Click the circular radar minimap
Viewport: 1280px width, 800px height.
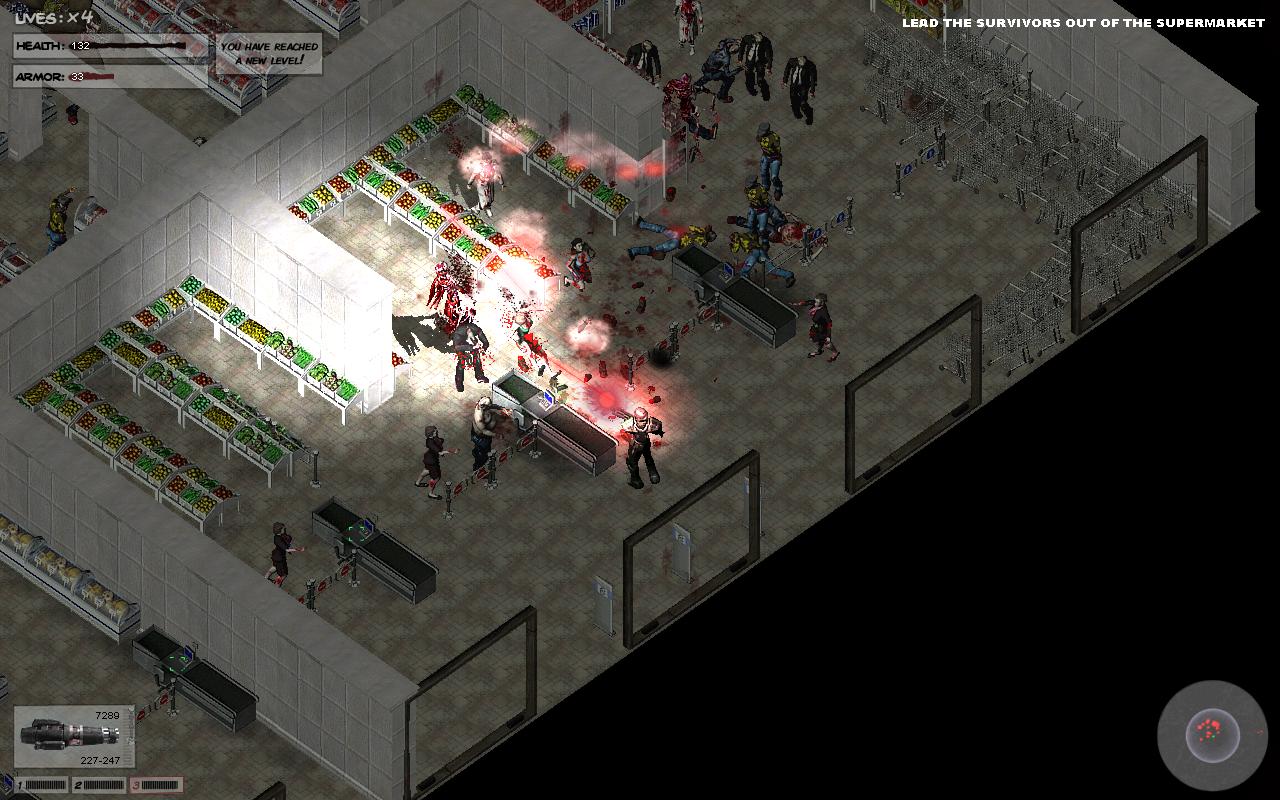(1212, 734)
